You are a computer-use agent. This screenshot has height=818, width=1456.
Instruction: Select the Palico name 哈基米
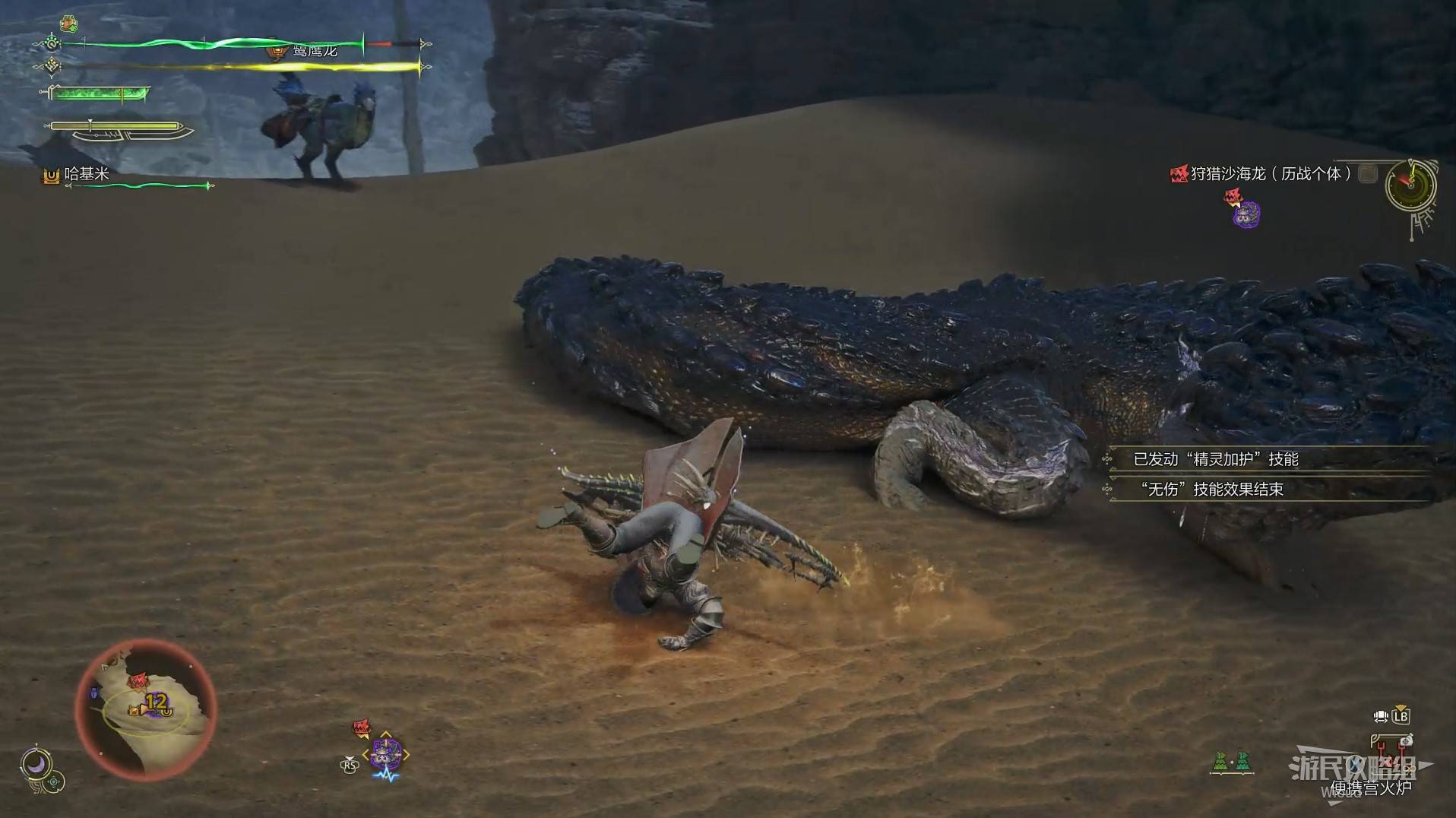click(86, 174)
